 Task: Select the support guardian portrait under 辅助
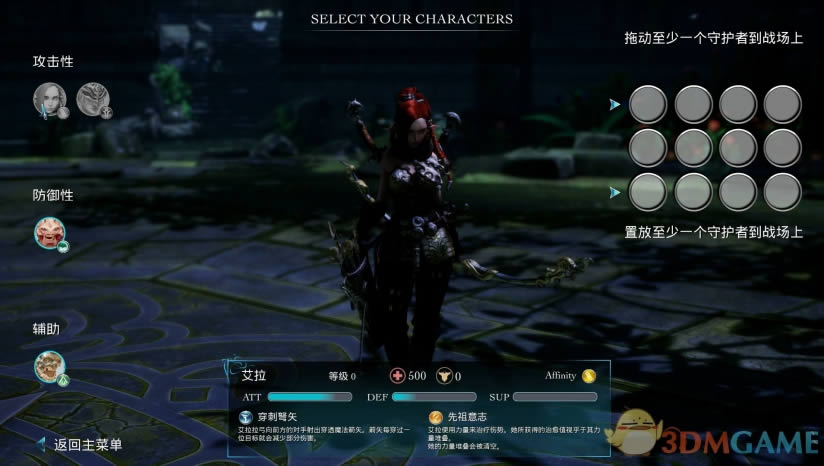pyautogui.click(x=49, y=366)
